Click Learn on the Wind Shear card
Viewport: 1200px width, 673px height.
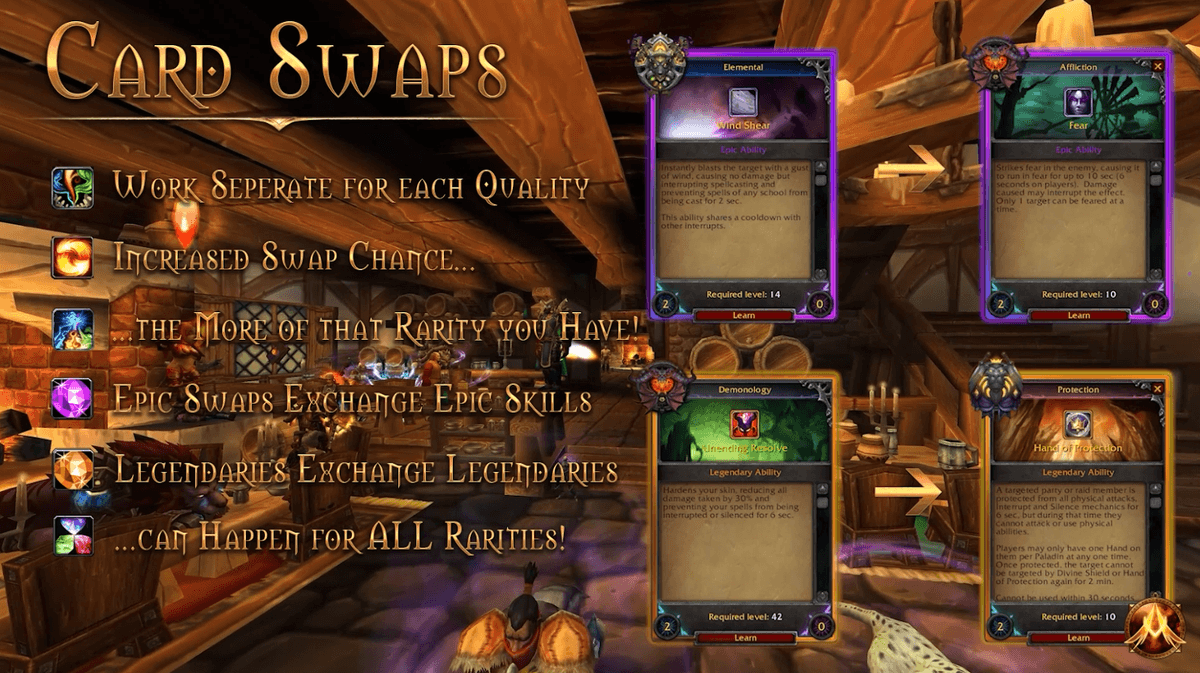[x=744, y=315]
